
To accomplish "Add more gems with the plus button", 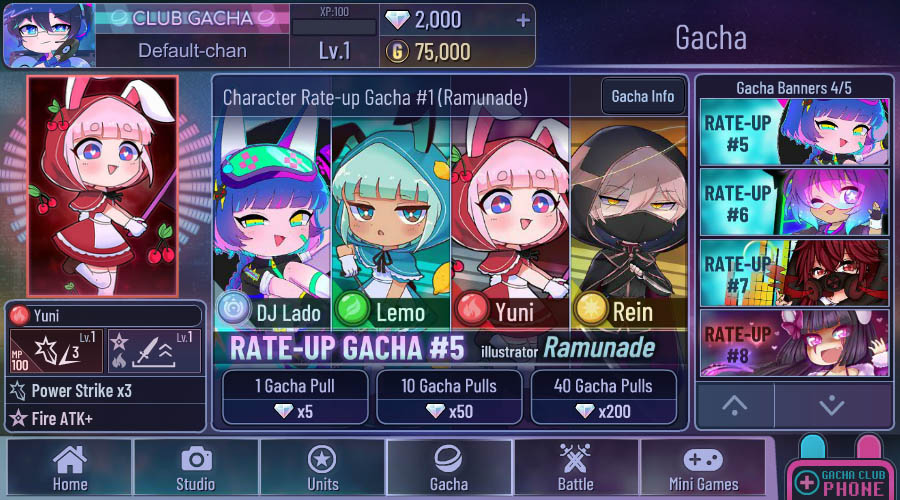I will click(x=522, y=21).
